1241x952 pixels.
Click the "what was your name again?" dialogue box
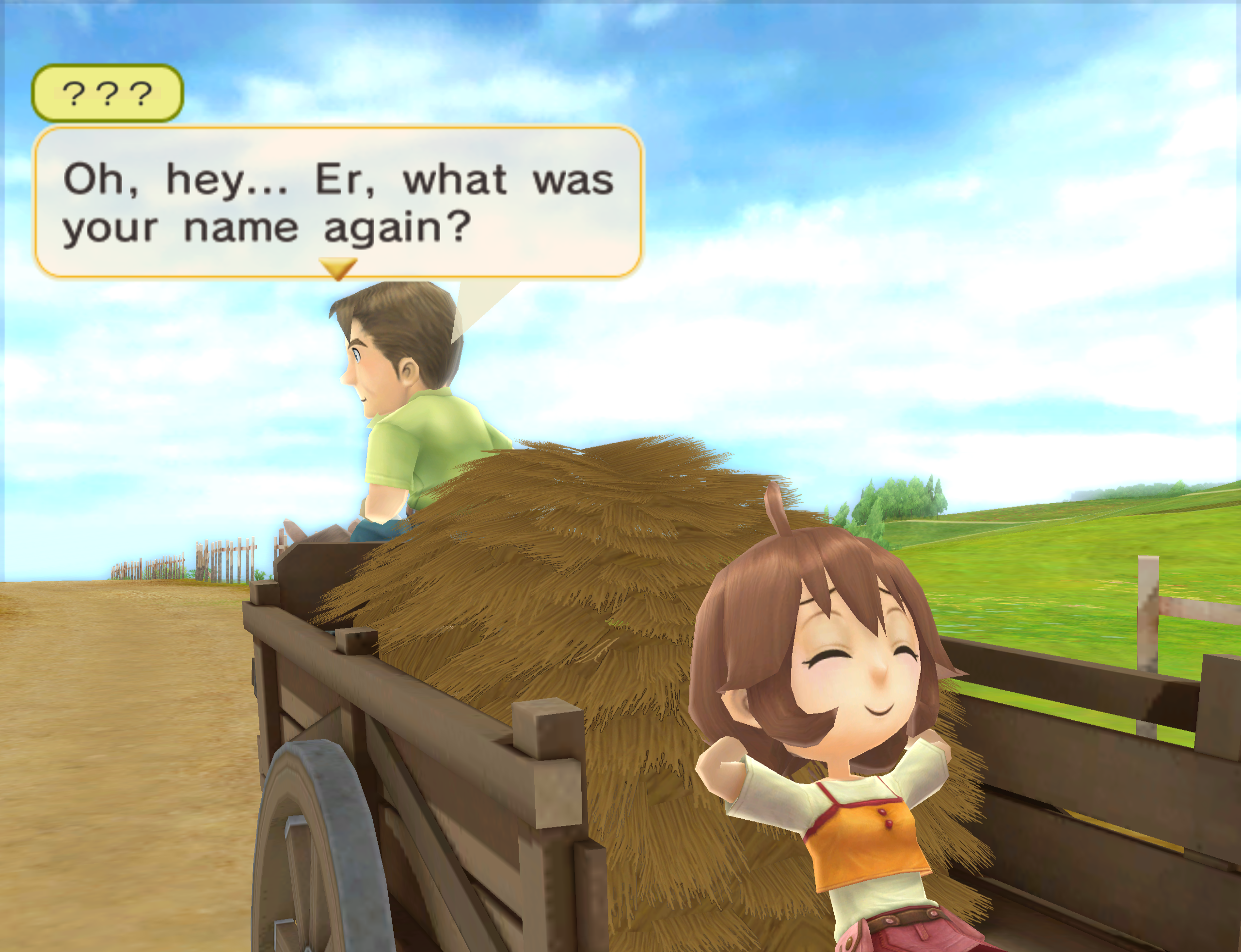(x=338, y=202)
